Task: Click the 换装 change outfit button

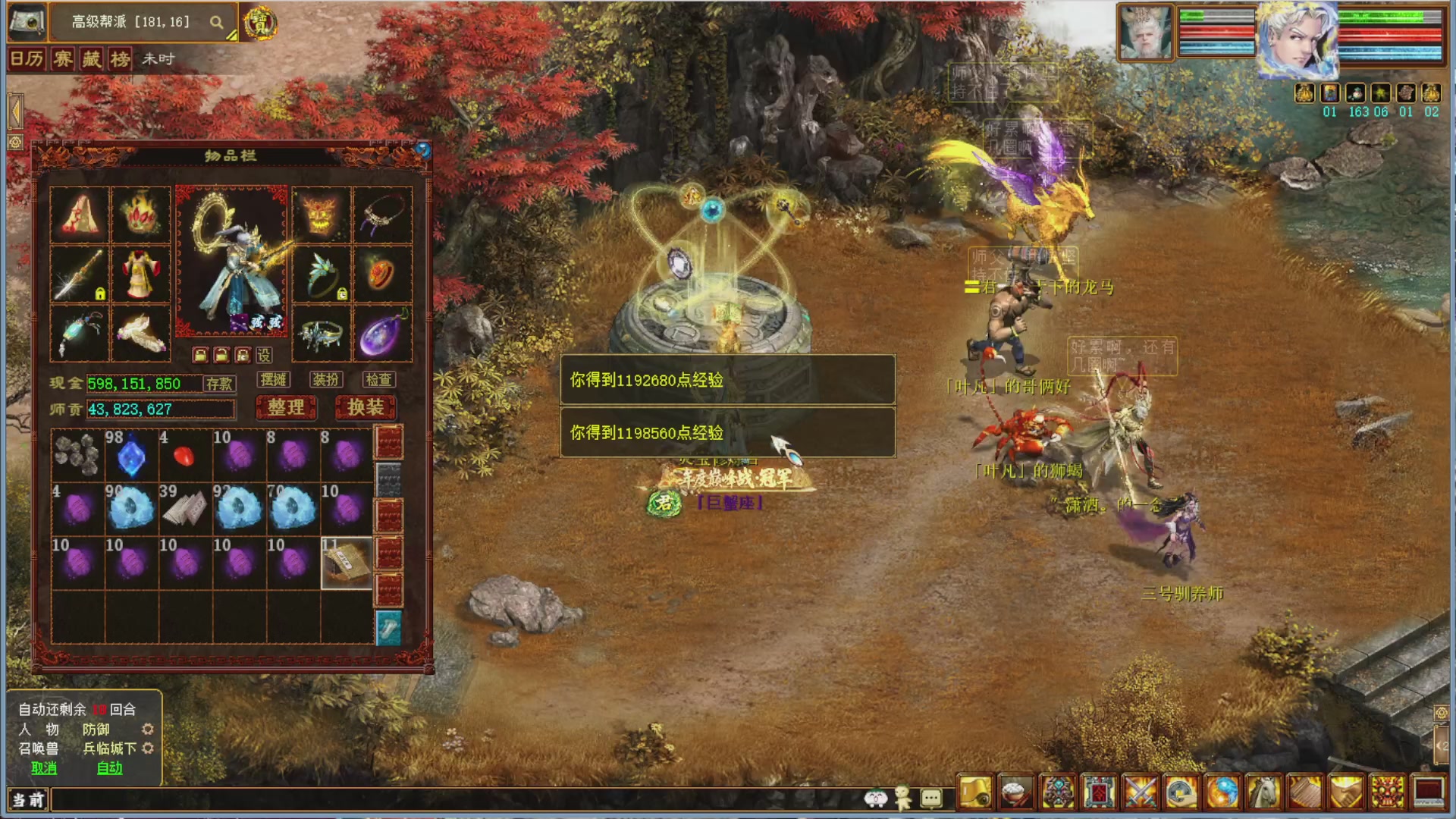Action: click(366, 408)
